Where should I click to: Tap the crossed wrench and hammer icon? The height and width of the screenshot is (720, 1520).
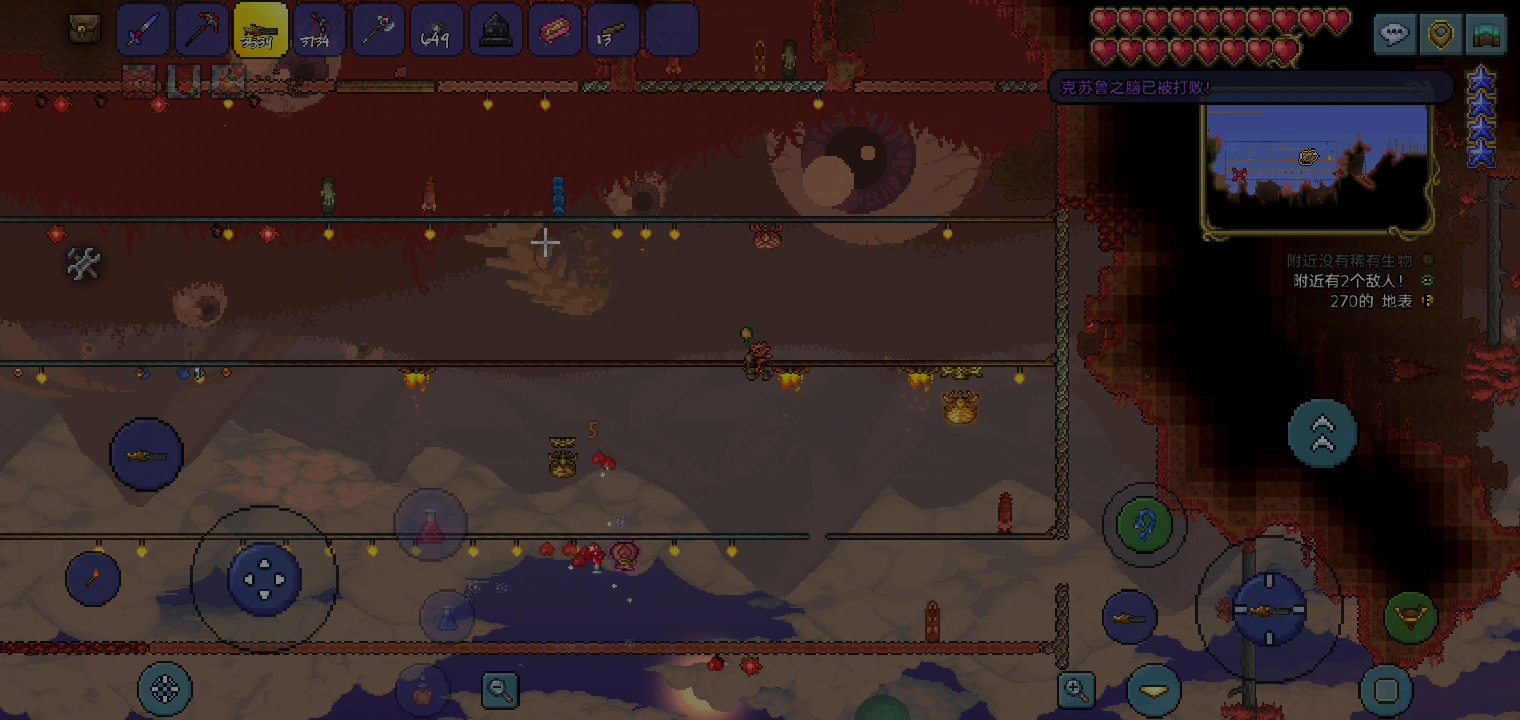pyautogui.click(x=84, y=264)
